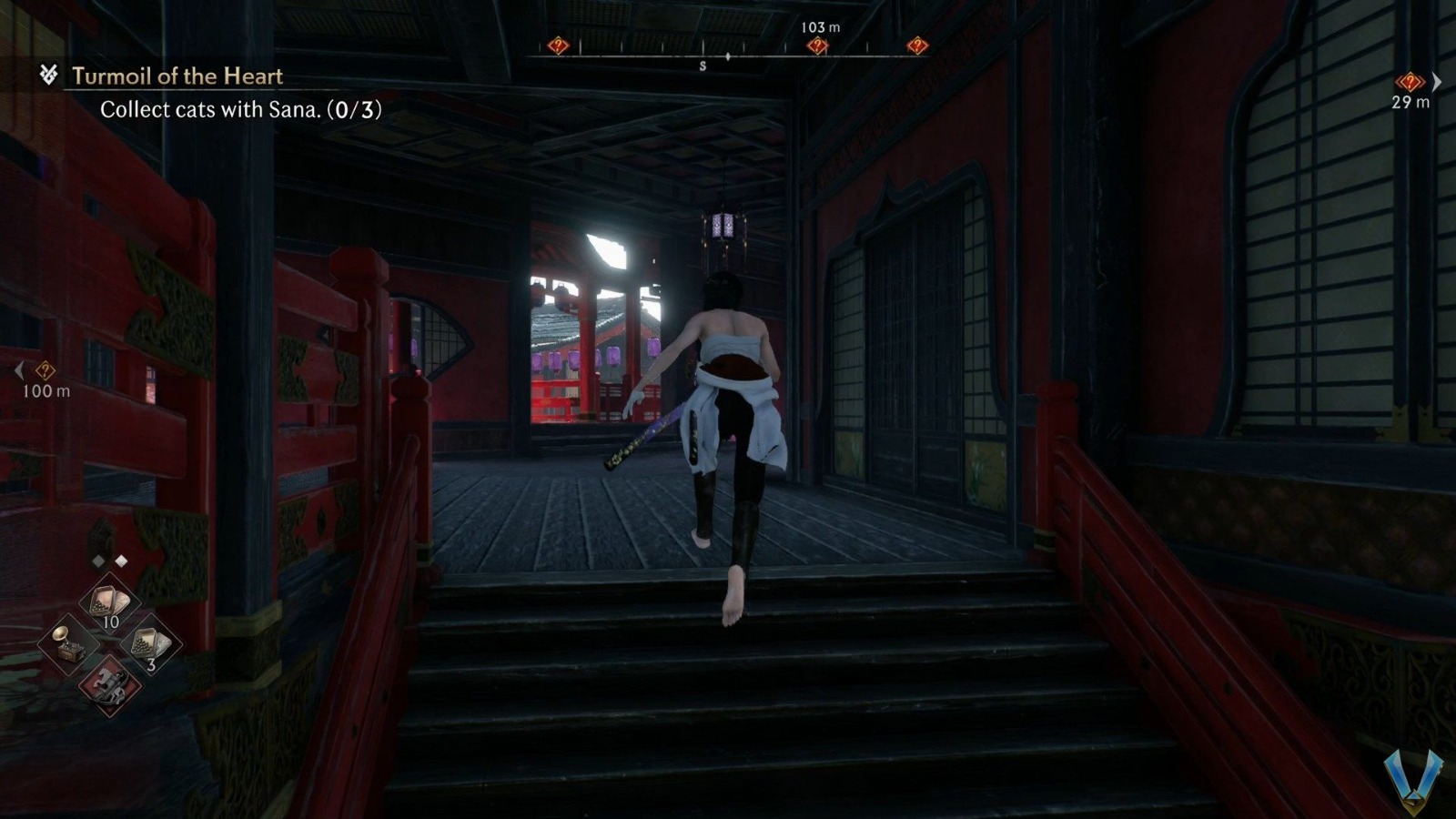This screenshot has width=1456, height=819.
Task: Click the 103 m distance label
Action: click(x=819, y=28)
